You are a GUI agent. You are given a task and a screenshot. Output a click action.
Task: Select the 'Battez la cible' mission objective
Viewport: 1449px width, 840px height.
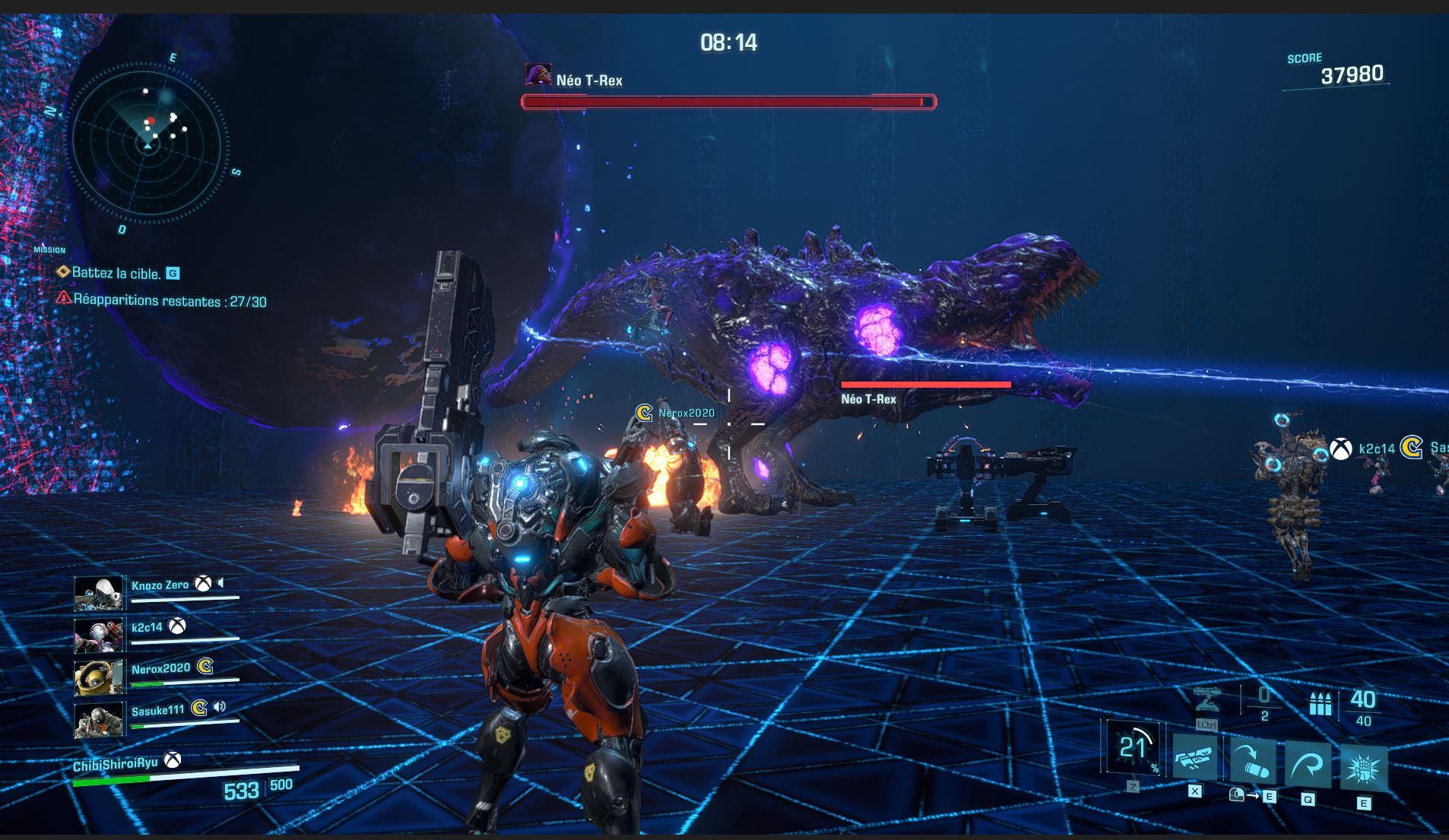click(116, 273)
